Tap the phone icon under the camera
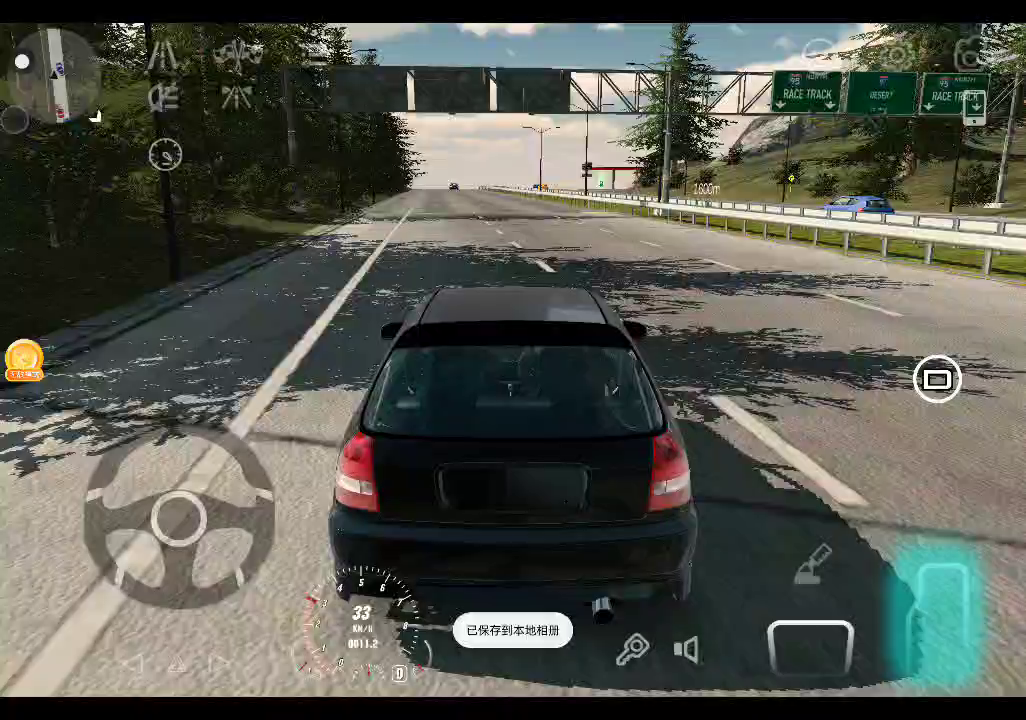 (x=974, y=106)
